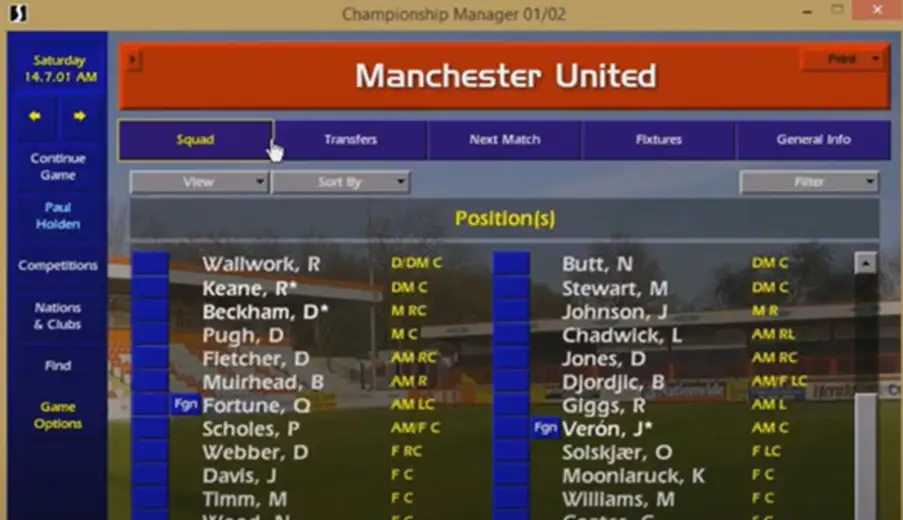This screenshot has width=903, height=520.
Task: Select Nations & Clubs
Action: click(58, 316)
